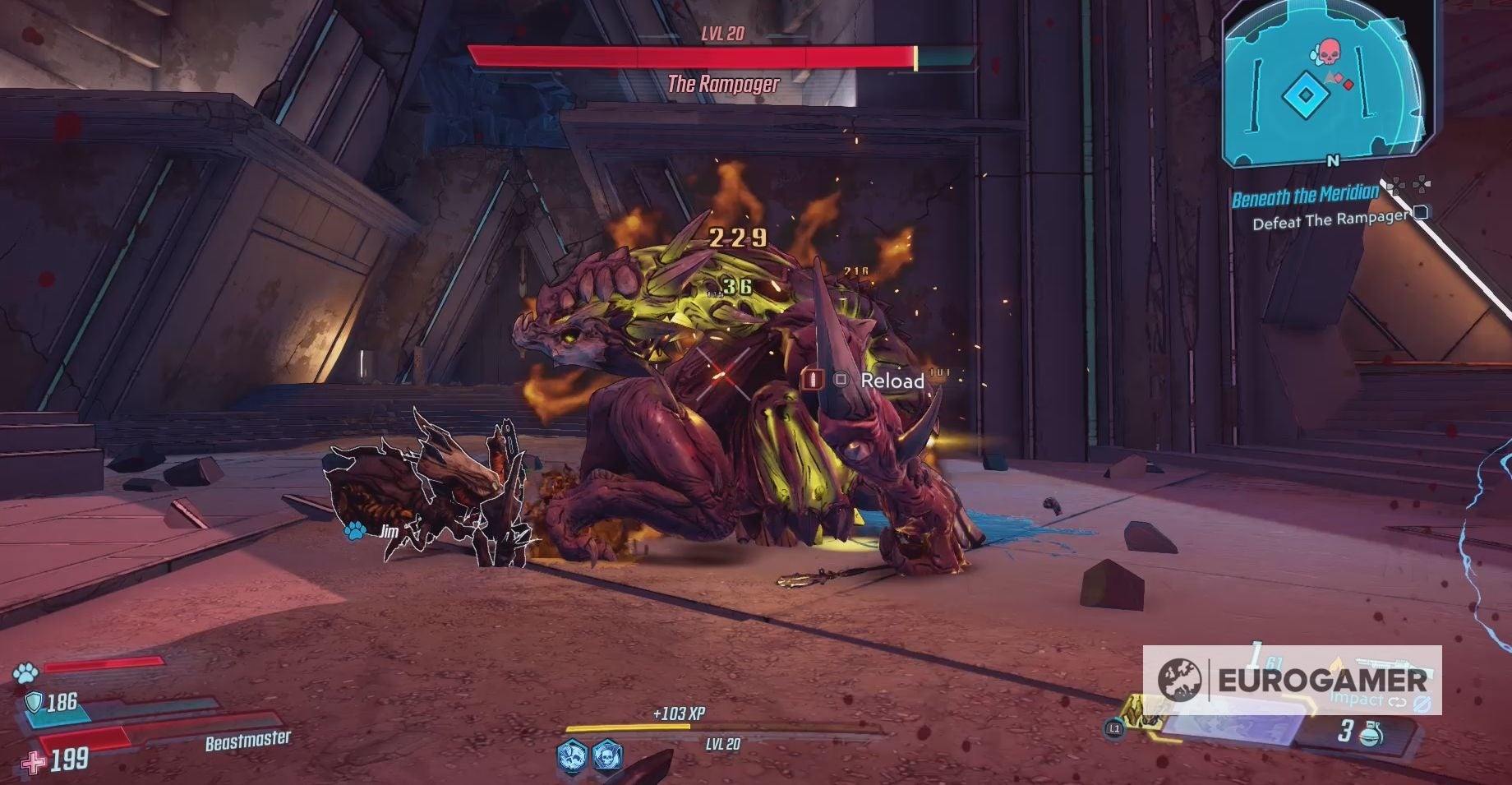Click the L1 action skill icon

pos(1114,729)
